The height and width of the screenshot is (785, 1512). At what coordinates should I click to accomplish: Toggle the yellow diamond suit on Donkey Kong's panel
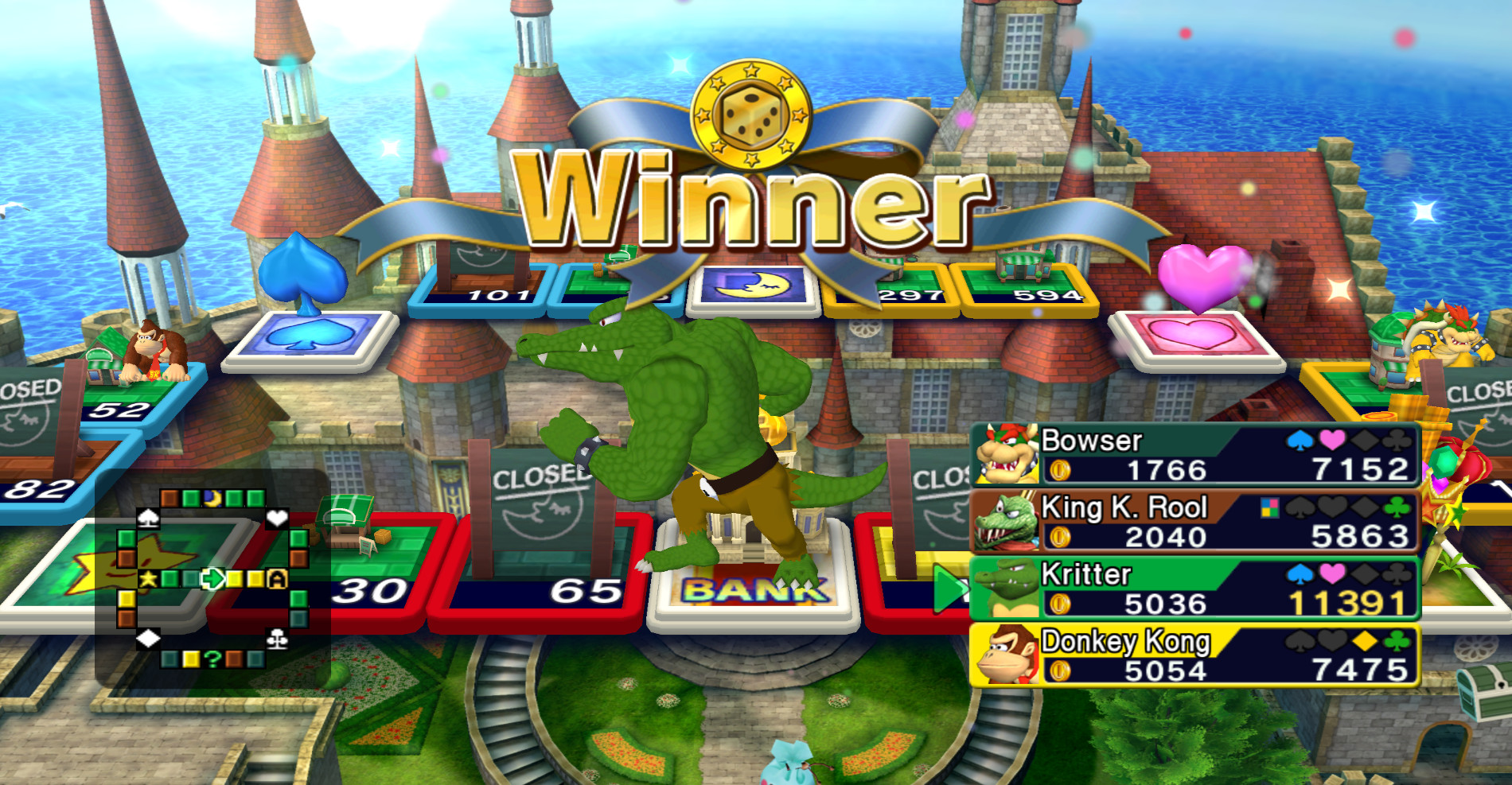[x=1364, y=642]
